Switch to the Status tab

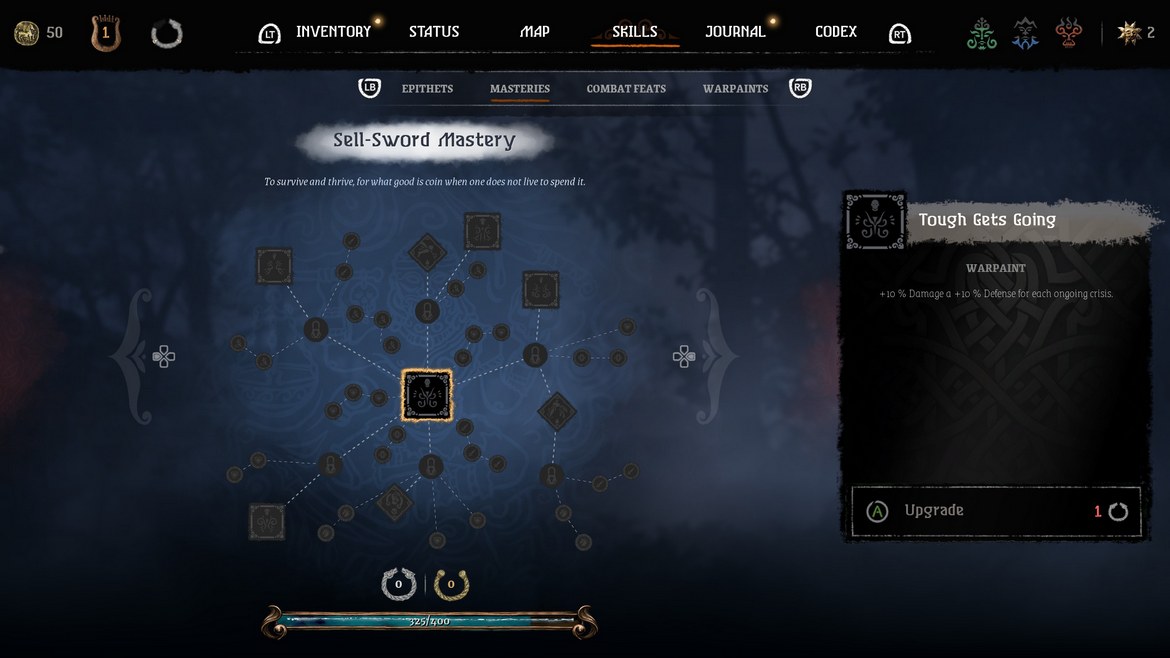434,32
